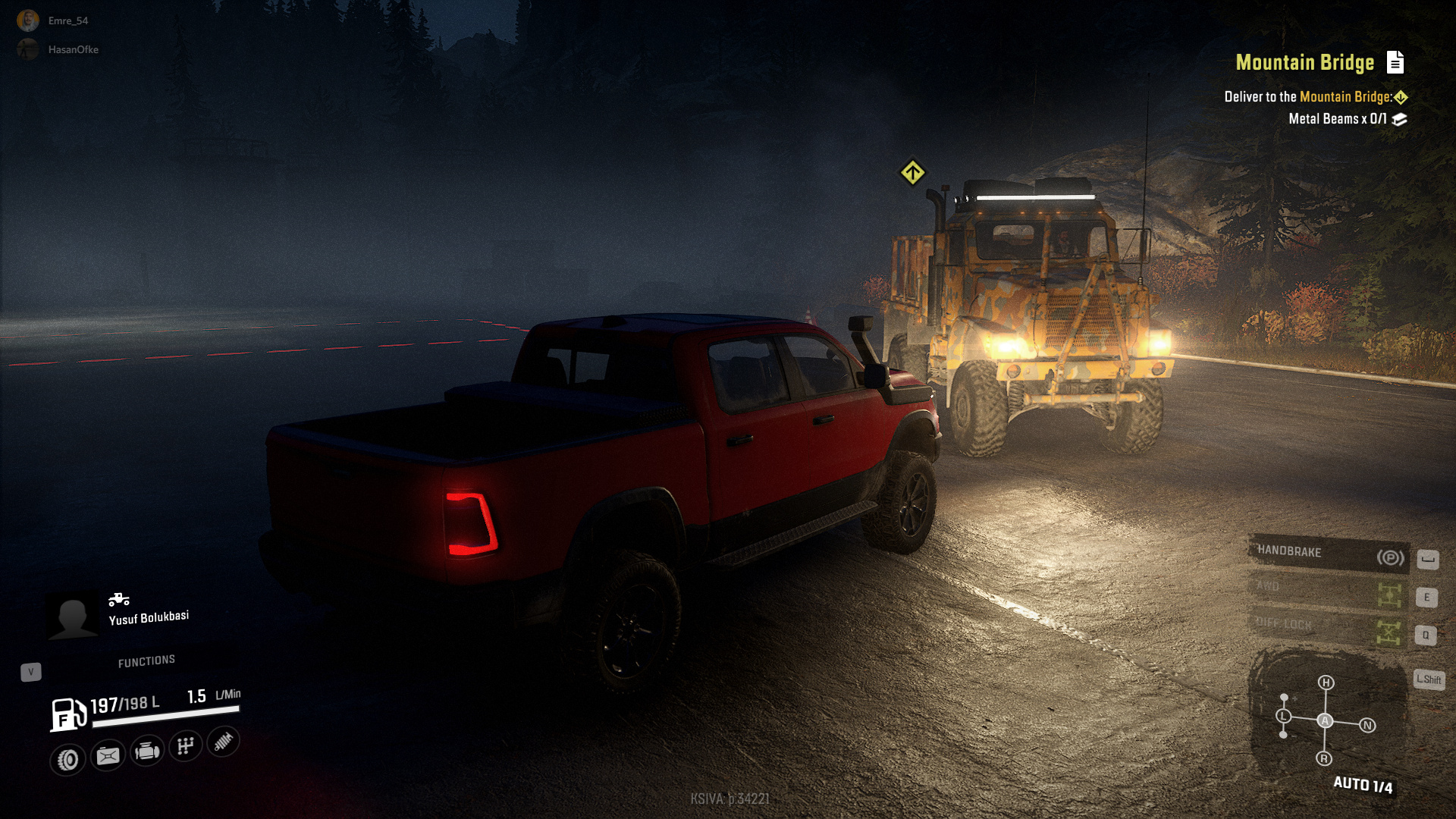Shift gearbox to High gear (H)

tap(1326, 682)
